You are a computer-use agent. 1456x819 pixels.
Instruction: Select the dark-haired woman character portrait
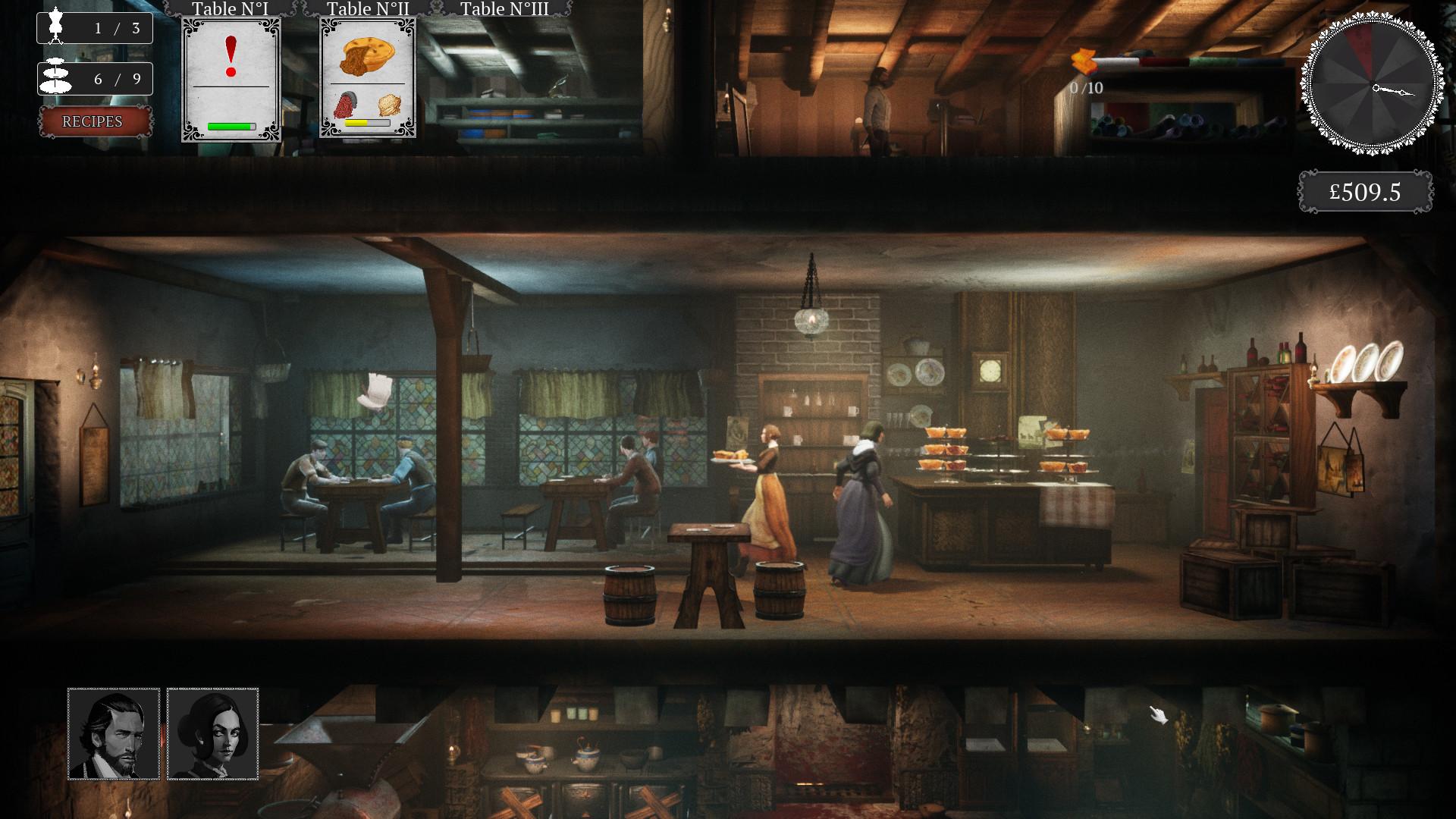tap(212, 733)
